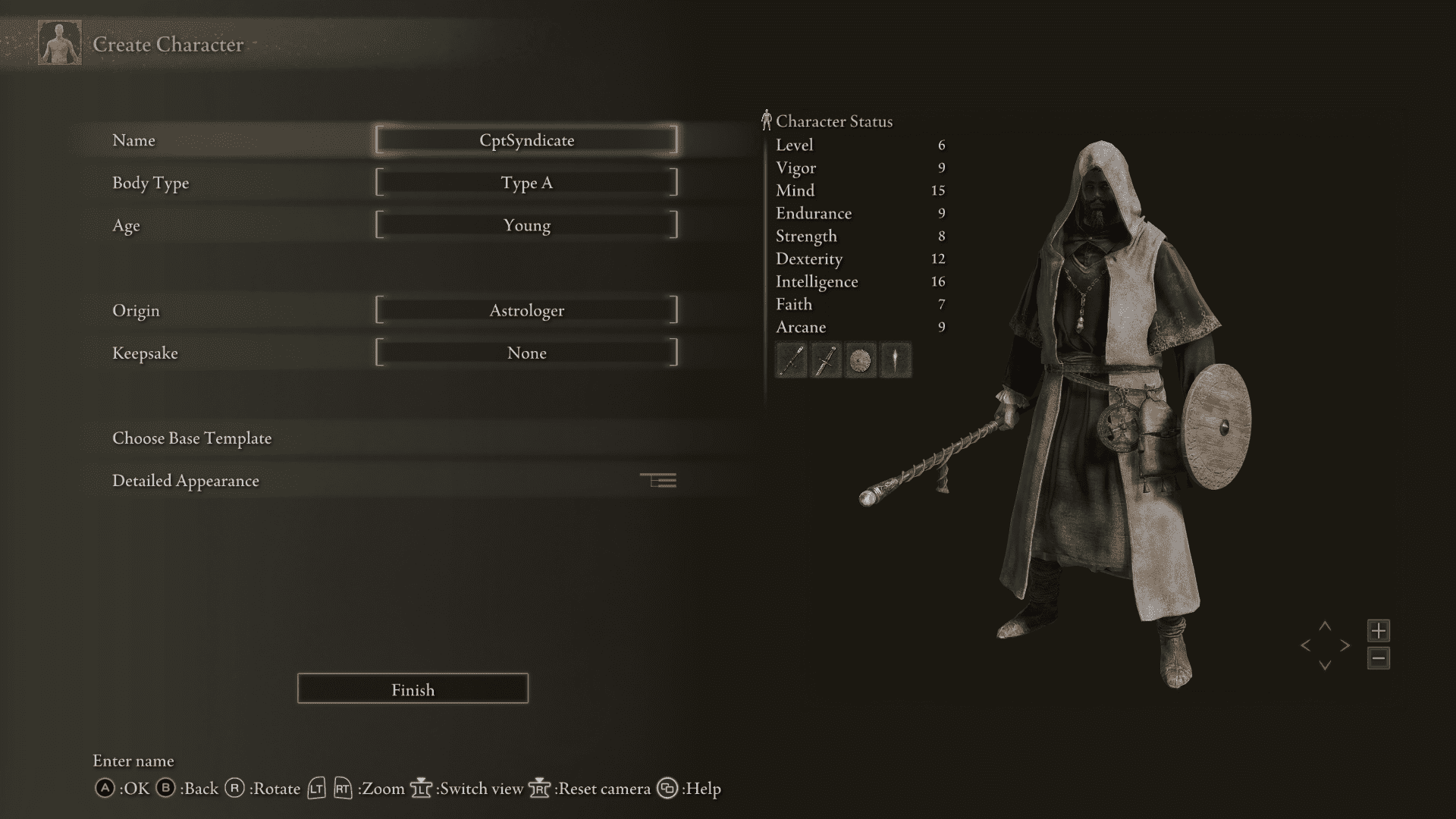Open the Detailed Appearance list icon
Image resolution: width=1456 pixels, height=819 pixels.
(659, 481)
